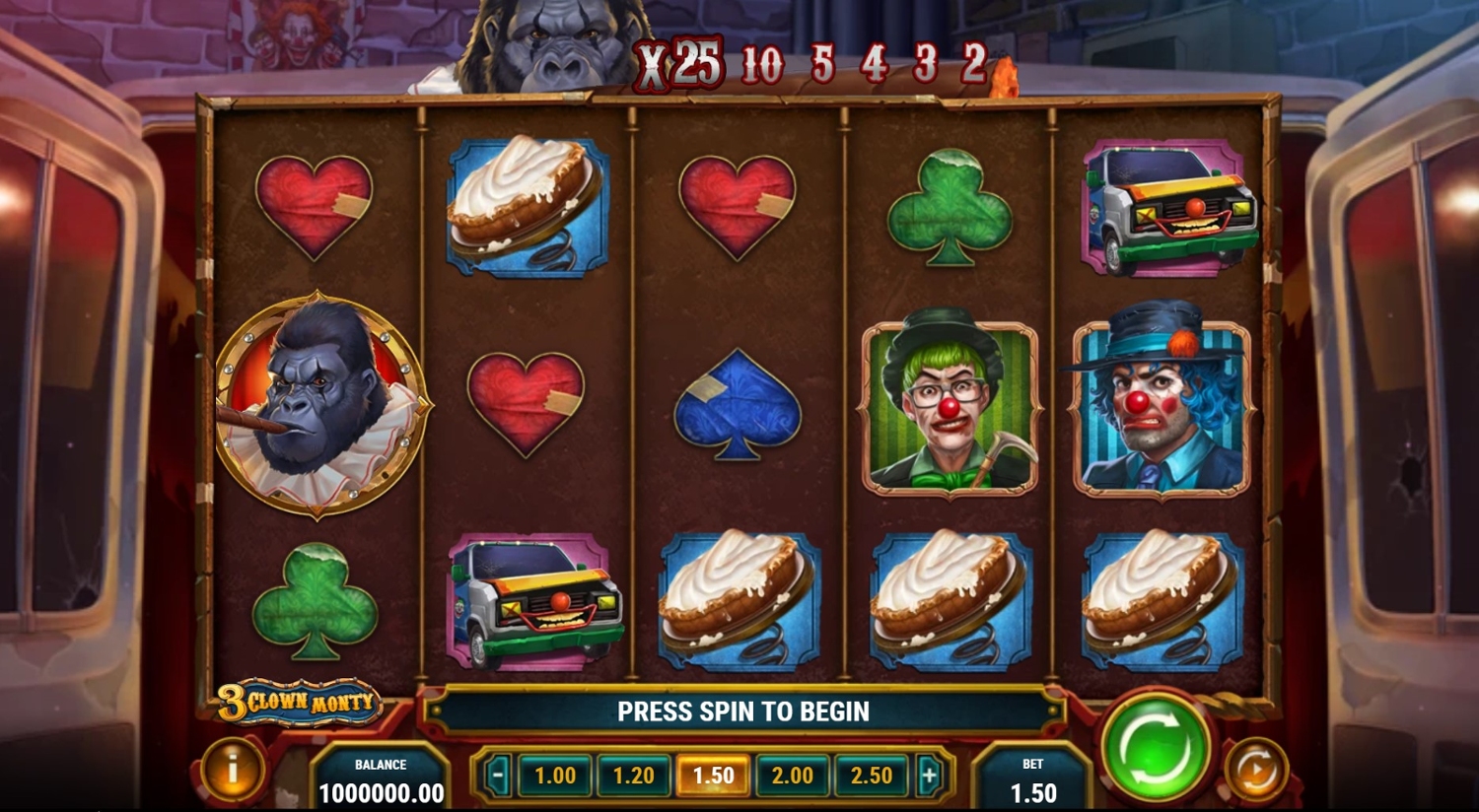Decrease the bet with the minus button

(x=498, y=776)
